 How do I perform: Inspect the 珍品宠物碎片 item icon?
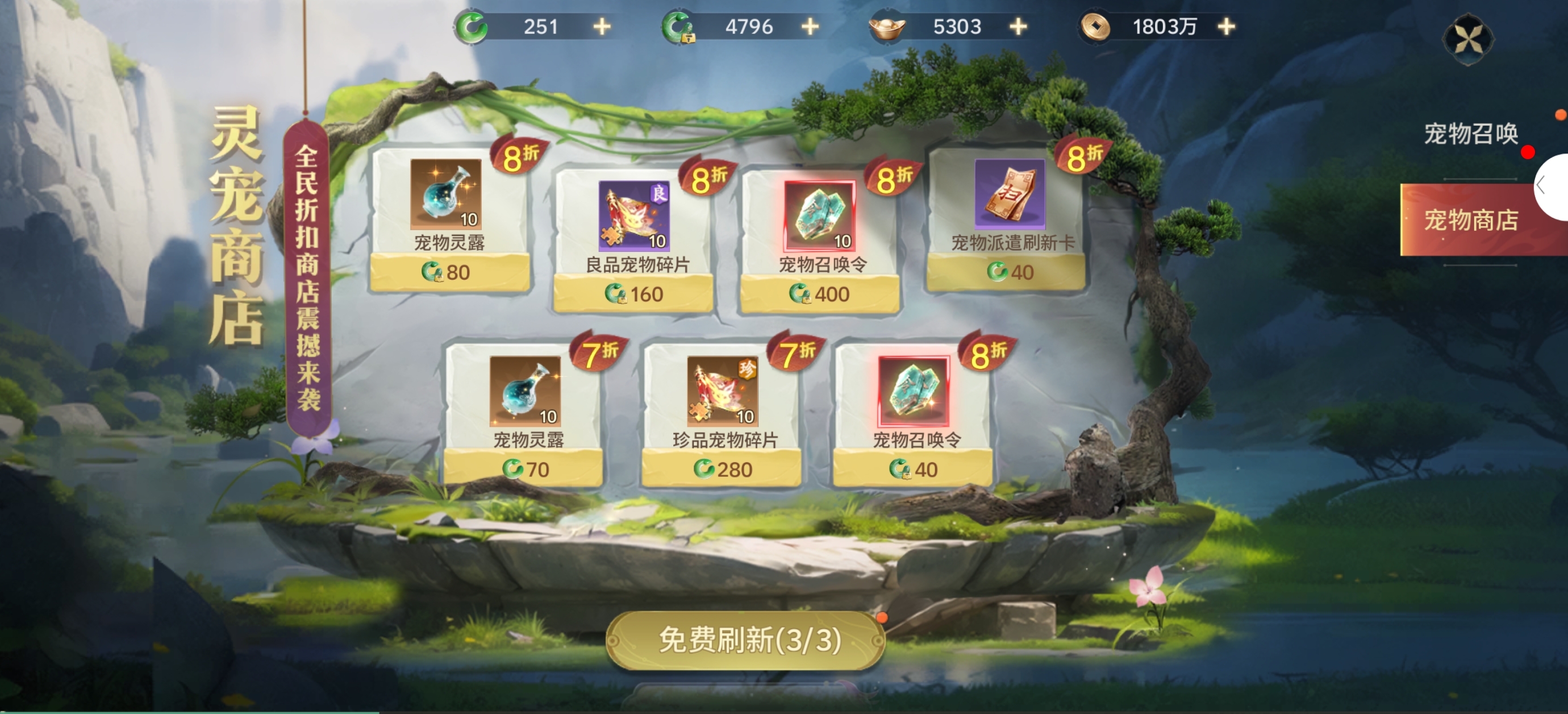coord(722,391)
